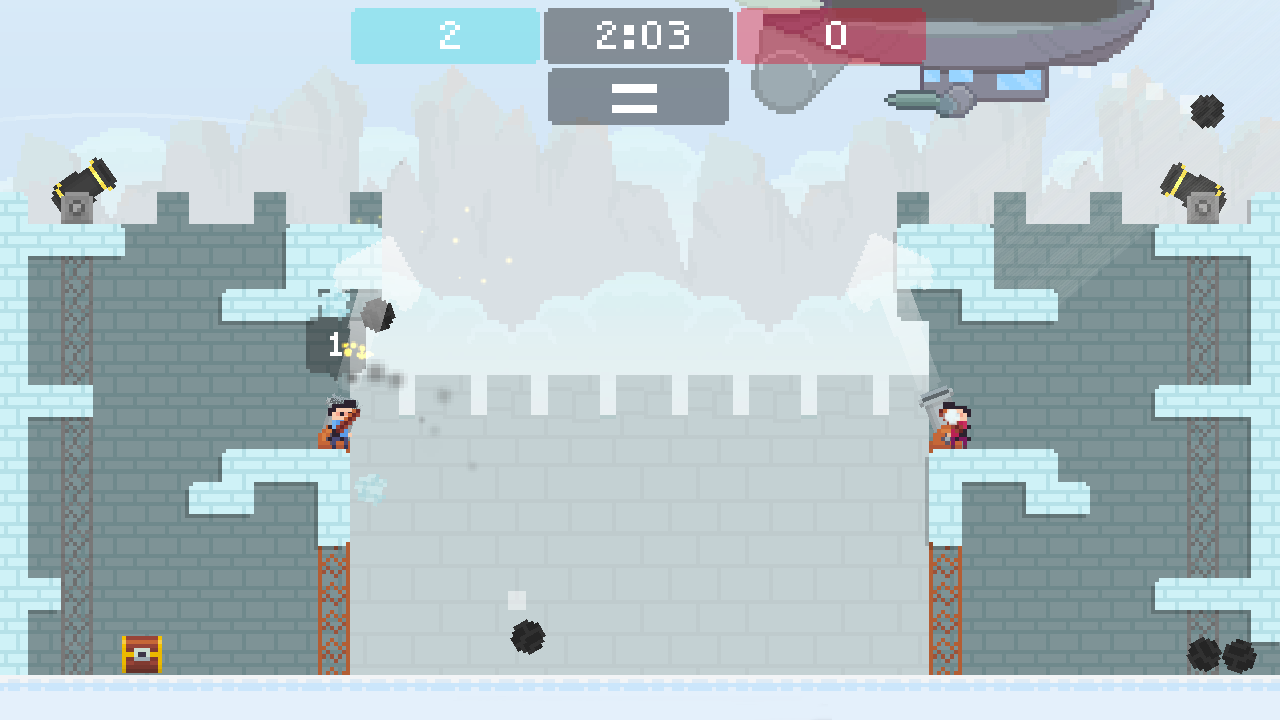
Task: Click the zeppelin airship at the top
Action: click(1030, 40)
